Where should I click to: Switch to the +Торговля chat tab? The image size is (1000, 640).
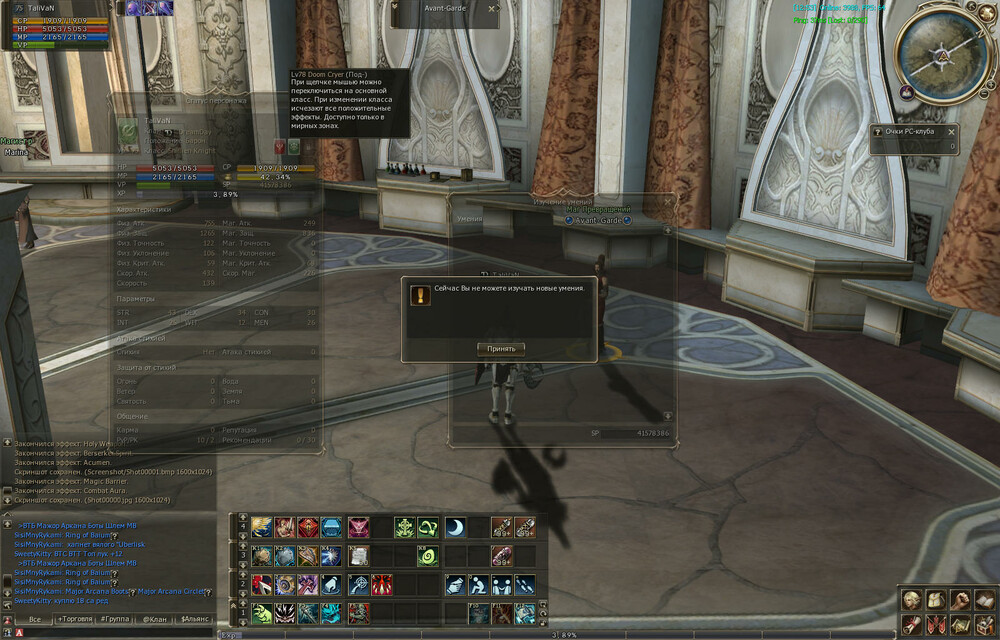pos(78,620)
